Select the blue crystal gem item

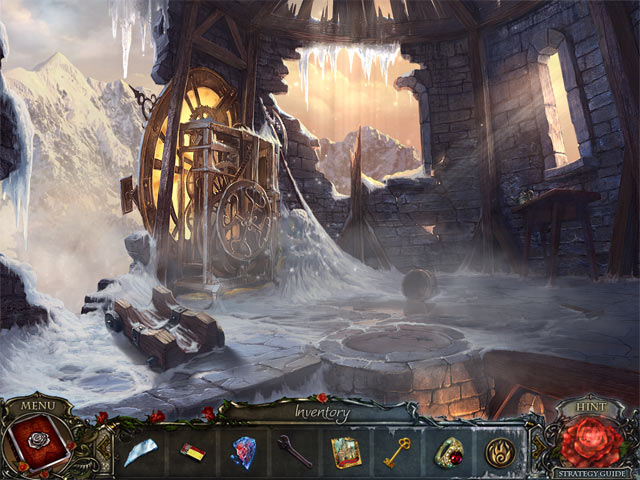coord(244,452)
